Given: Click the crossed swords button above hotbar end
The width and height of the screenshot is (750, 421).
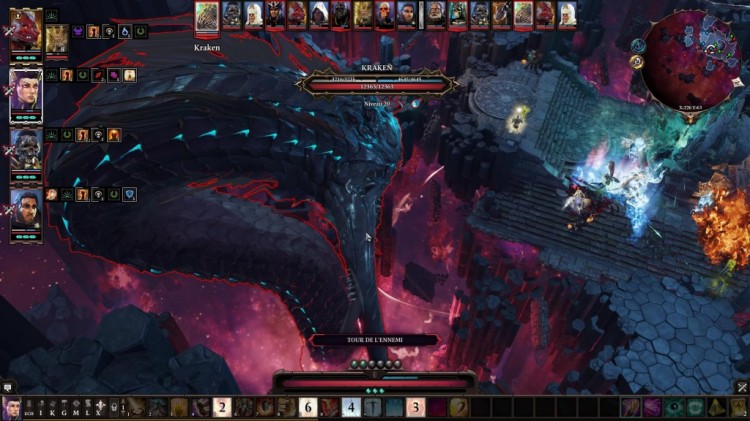Looking at the screenshot, I should (742, 387).
